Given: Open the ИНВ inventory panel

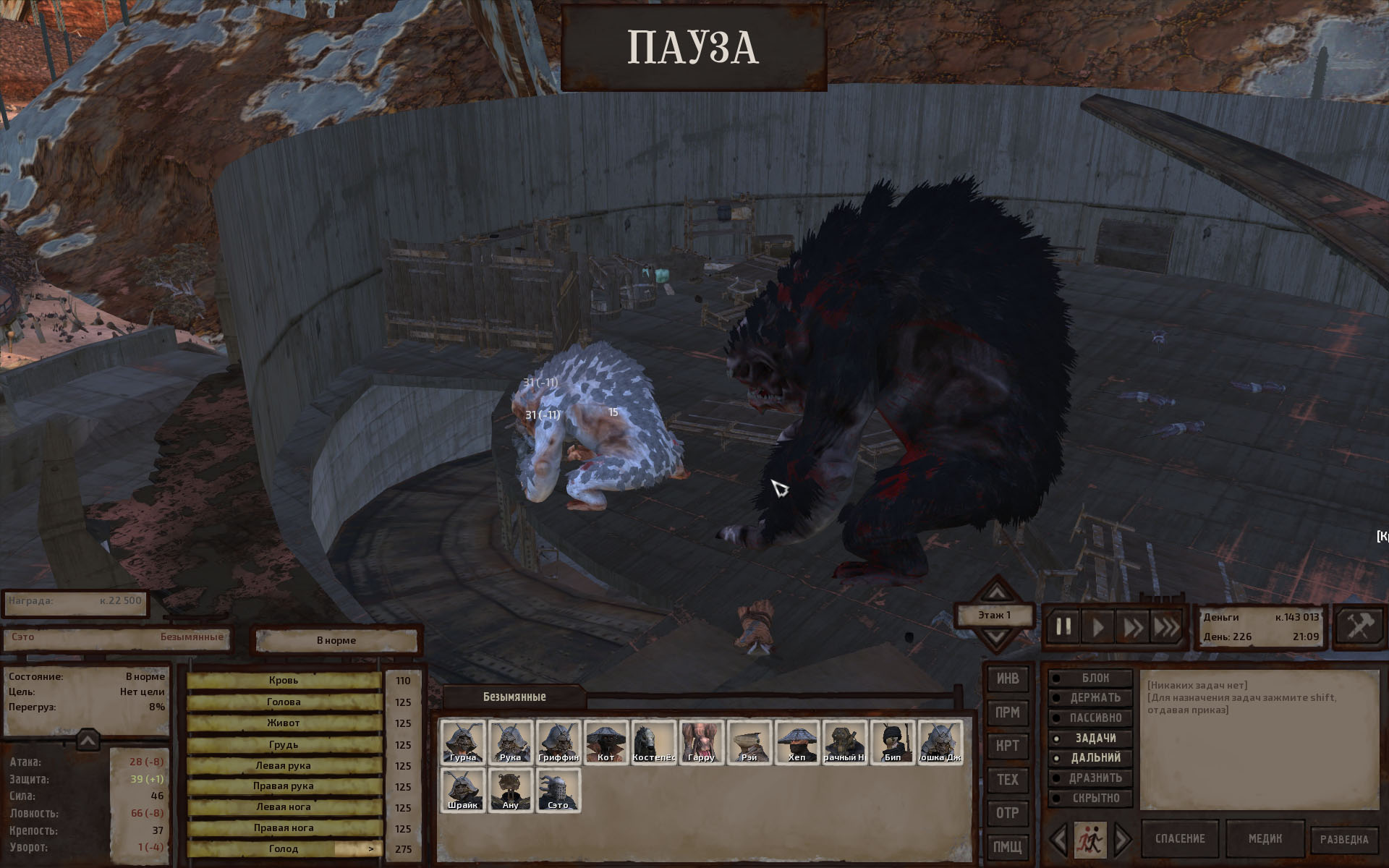Looking at the screenshot, I should click(x=1008, y=678).
